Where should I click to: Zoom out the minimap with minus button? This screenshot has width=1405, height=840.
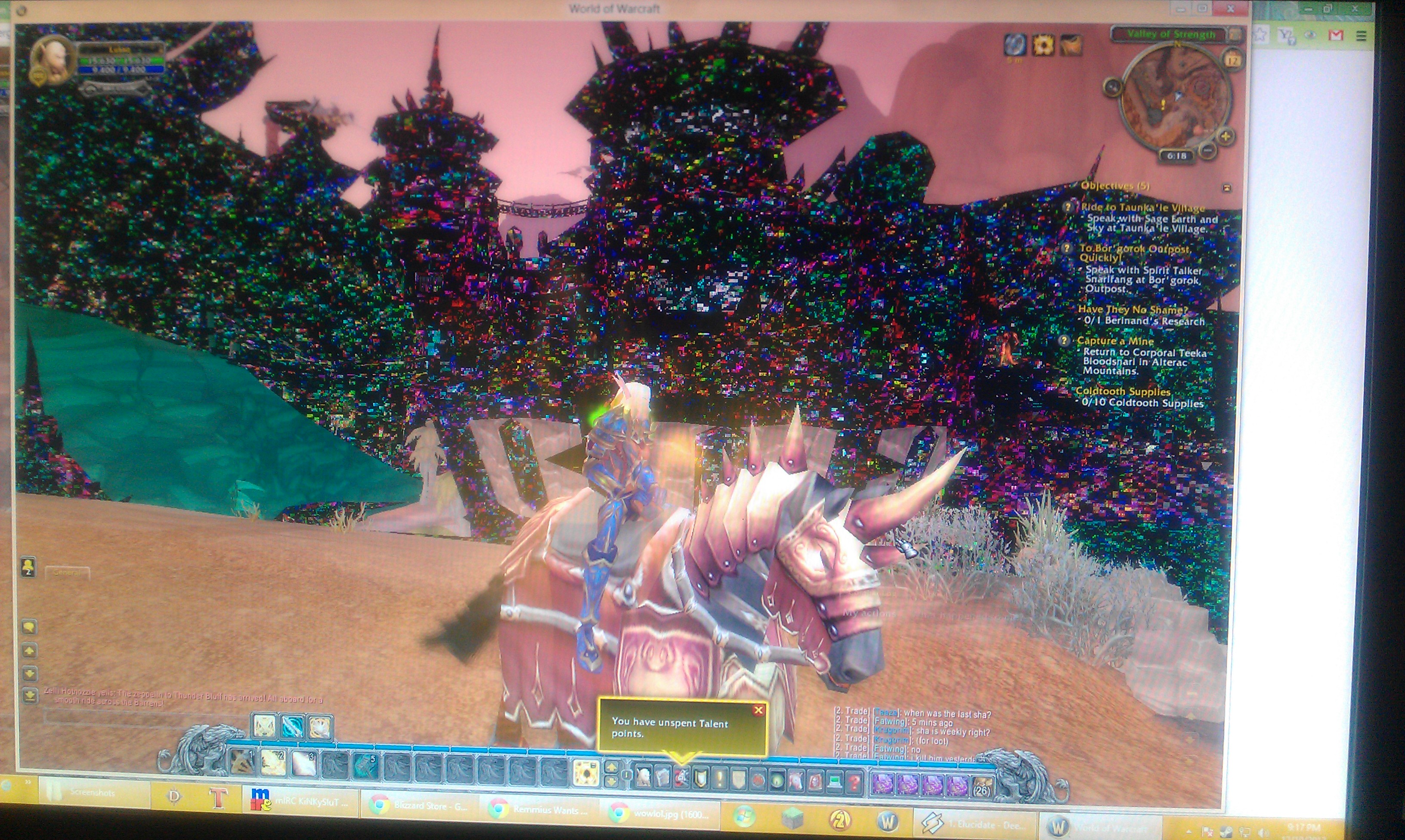[1207, 151]
